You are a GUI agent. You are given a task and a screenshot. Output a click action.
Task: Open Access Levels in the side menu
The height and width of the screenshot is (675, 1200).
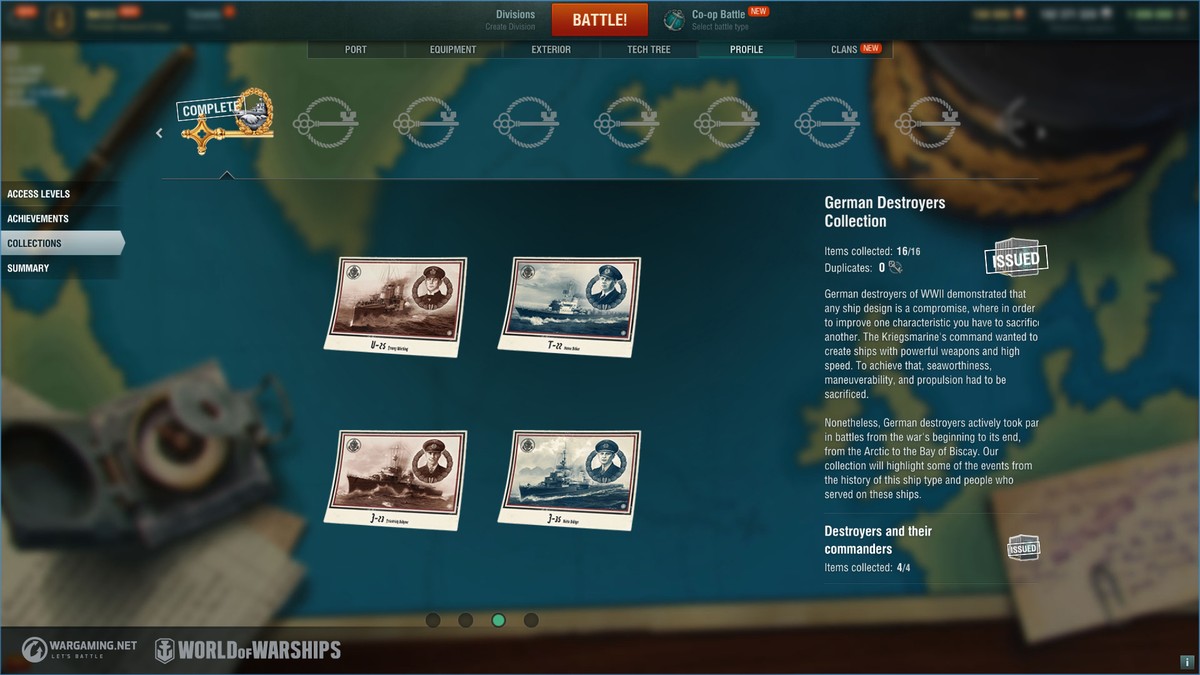(x=39, y=194)
